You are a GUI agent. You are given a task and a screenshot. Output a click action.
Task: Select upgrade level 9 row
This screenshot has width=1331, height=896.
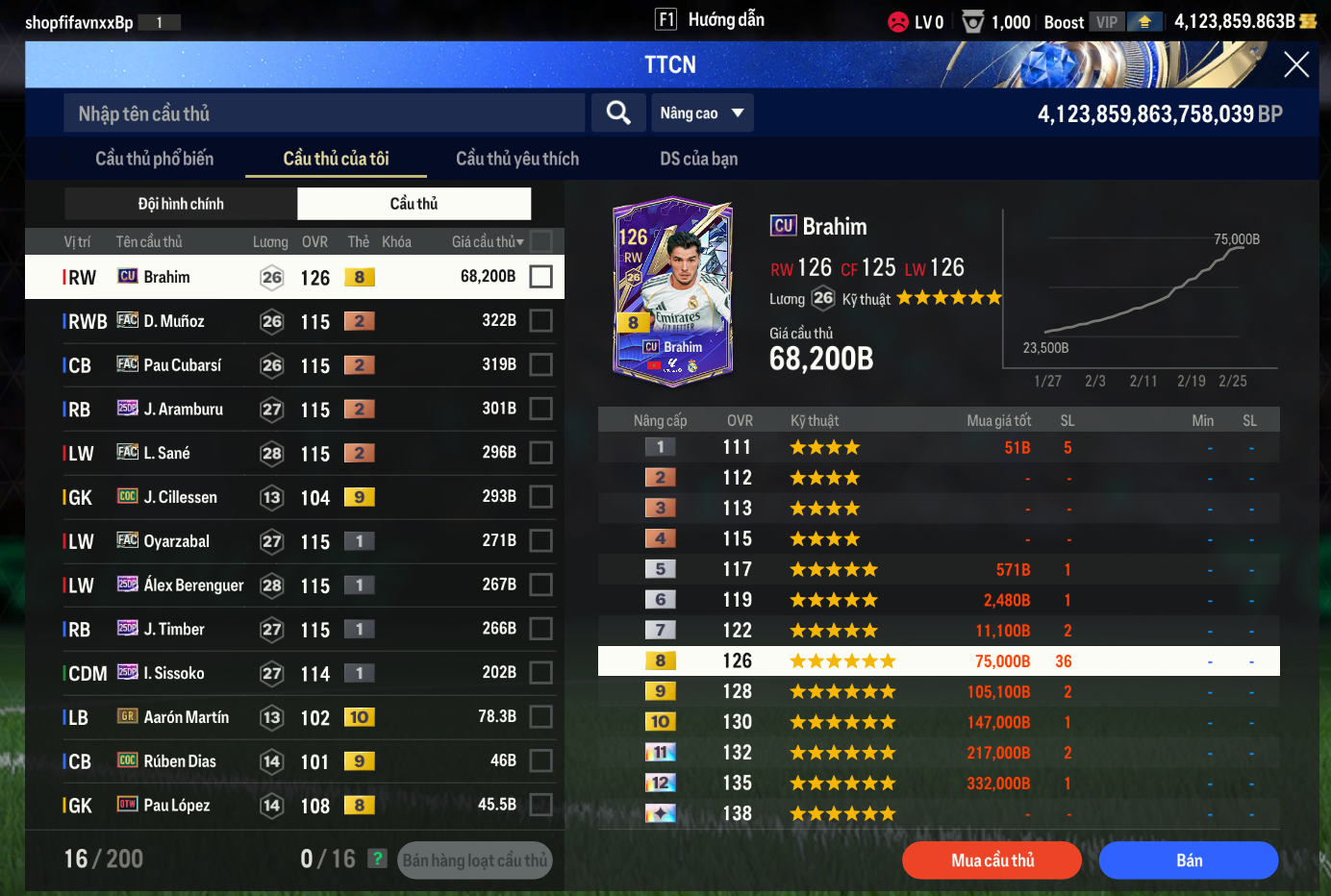coord(939,691)
